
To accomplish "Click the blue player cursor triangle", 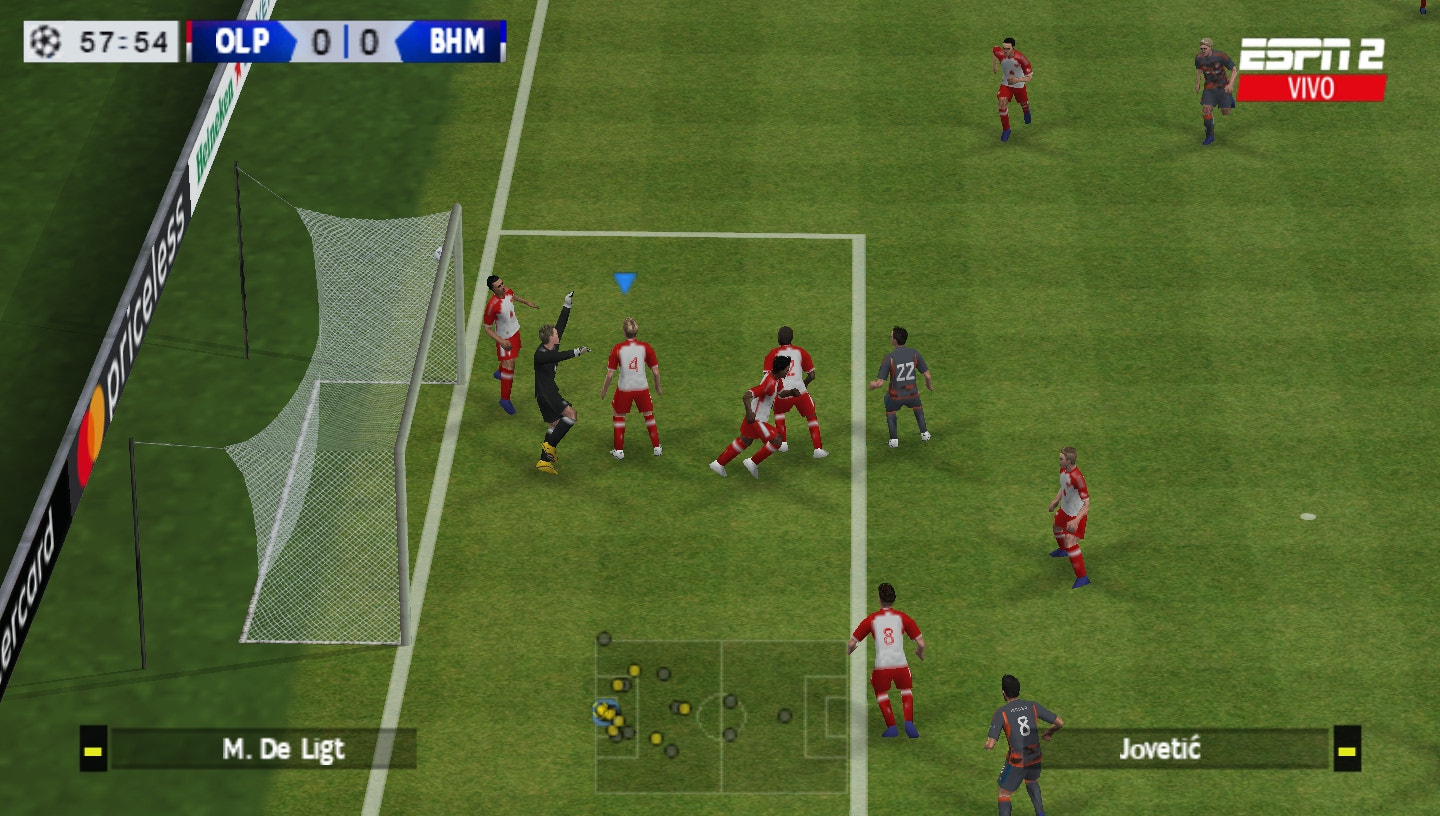I will point(623,282).
